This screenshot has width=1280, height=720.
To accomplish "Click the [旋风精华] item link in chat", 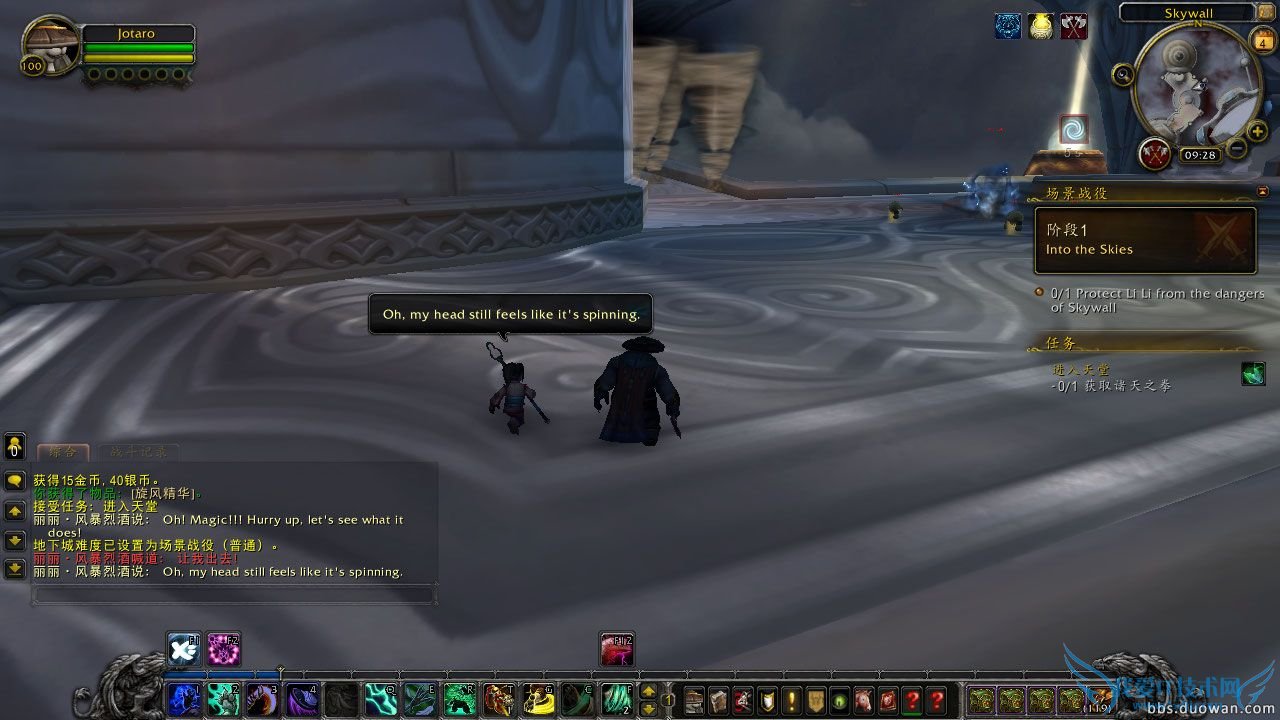I will coord(163,494).
